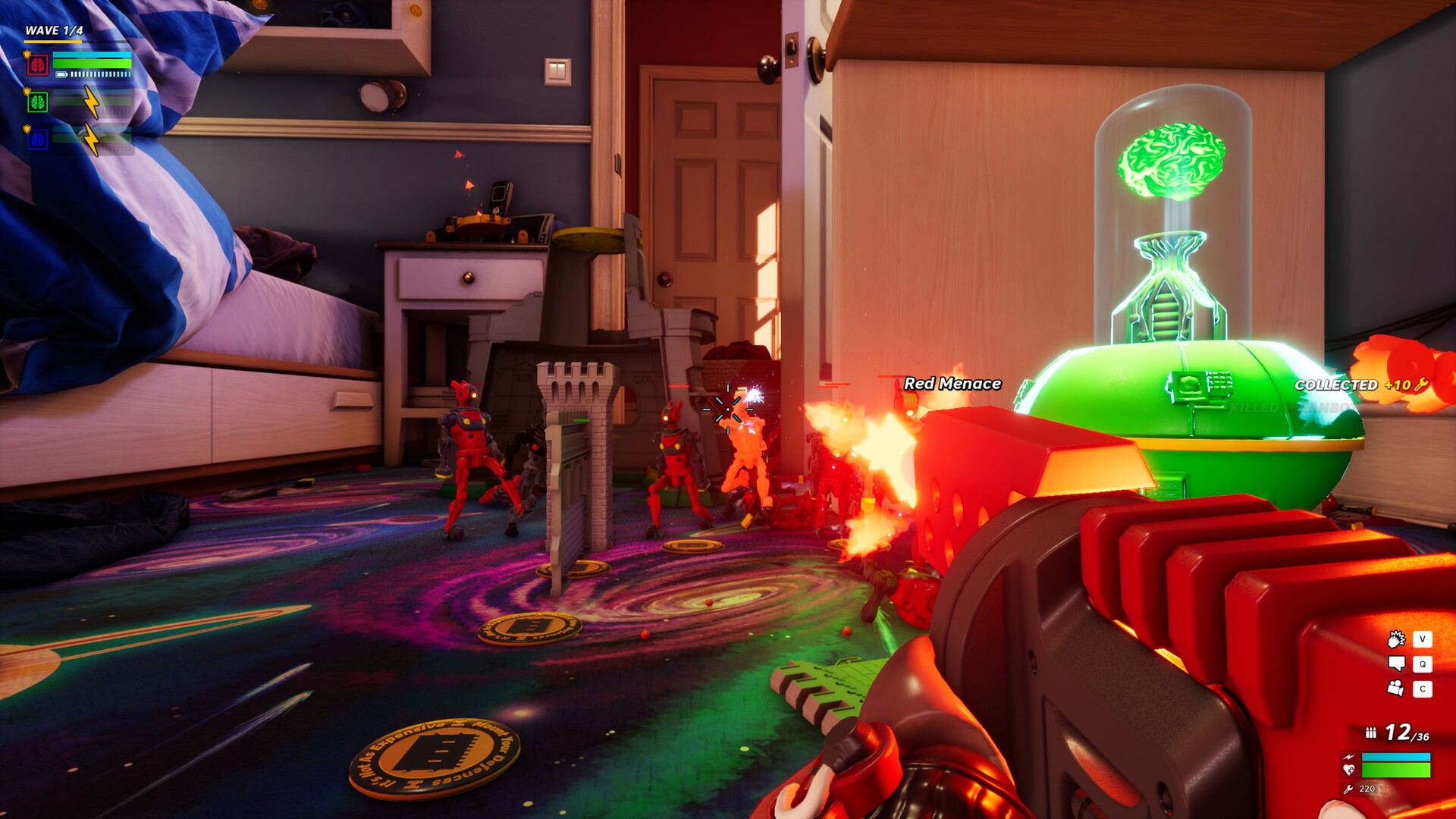
Task: Click the clapping hands emote icon
Action: click(1396, 639)
